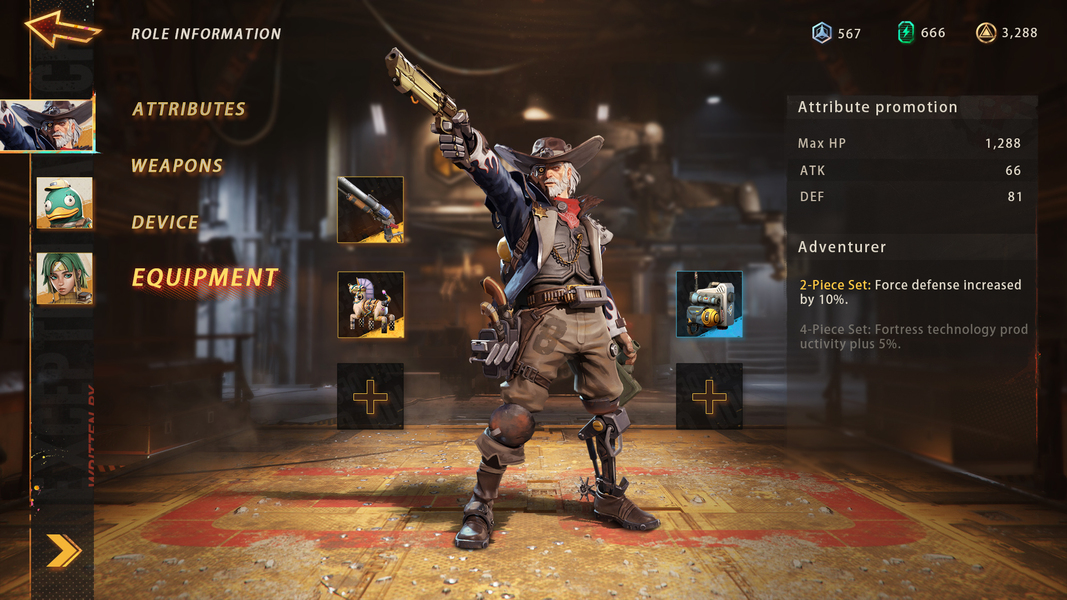Viewport: 1067px width, 600px height.
Task: Select the shotgun equipment slot
Action: tap(370, 210)
